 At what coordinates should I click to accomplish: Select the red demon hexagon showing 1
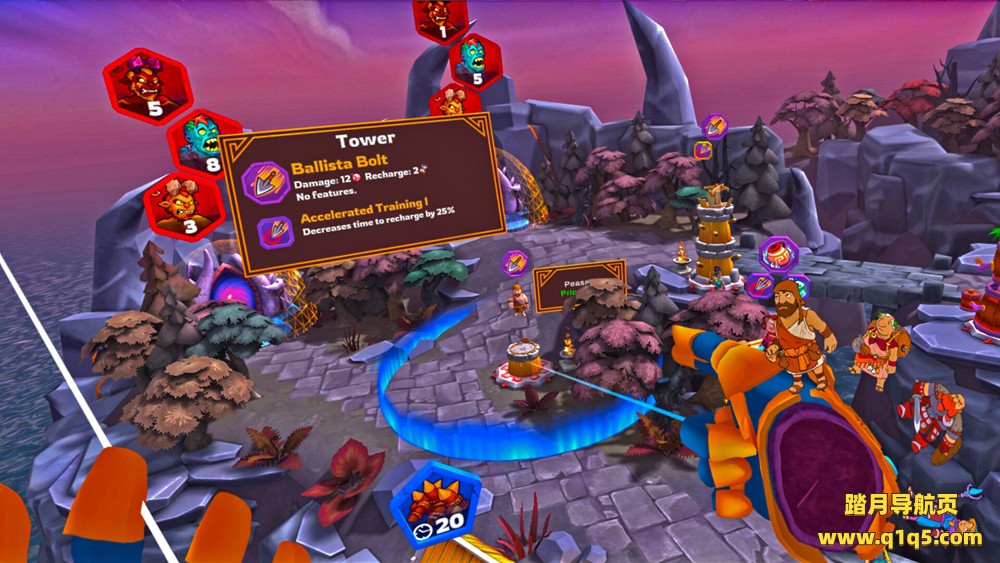pos(440,18)
